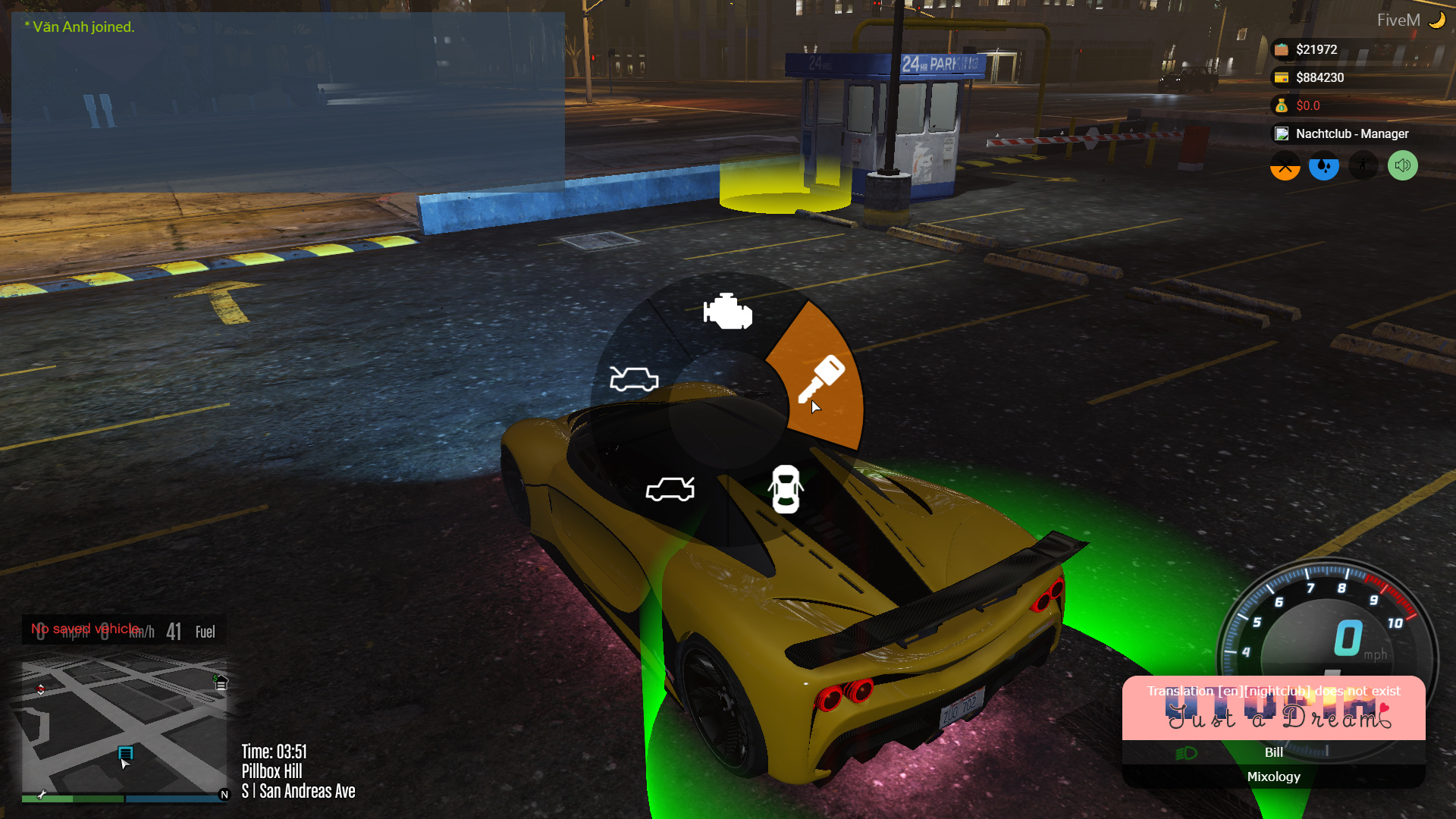Open the Mixology option
Viewport: 1456px width, 819px height.
pyautogui.click(x=1273, y=777)
